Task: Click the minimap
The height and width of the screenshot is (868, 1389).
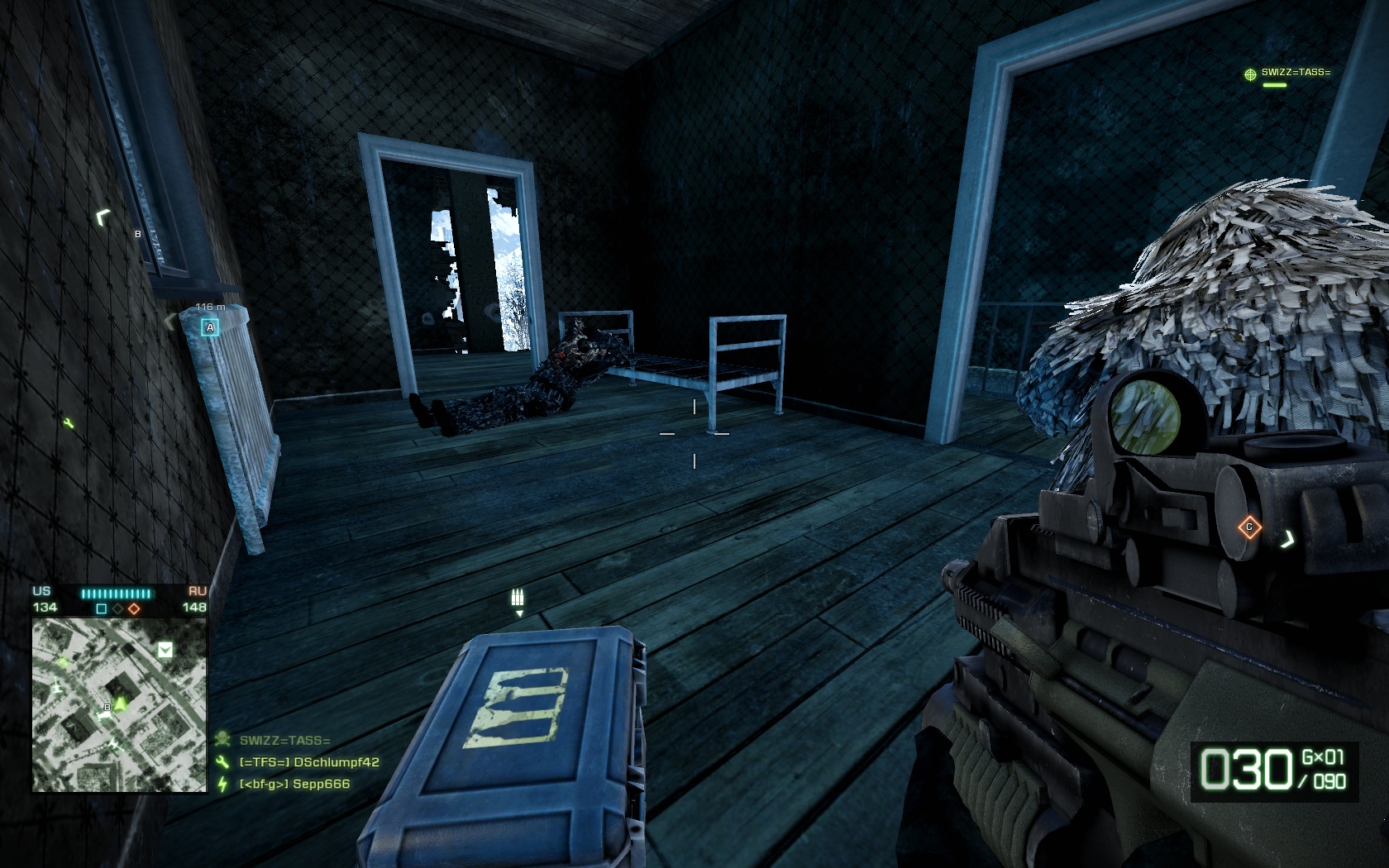Action: tap(119, 705)
